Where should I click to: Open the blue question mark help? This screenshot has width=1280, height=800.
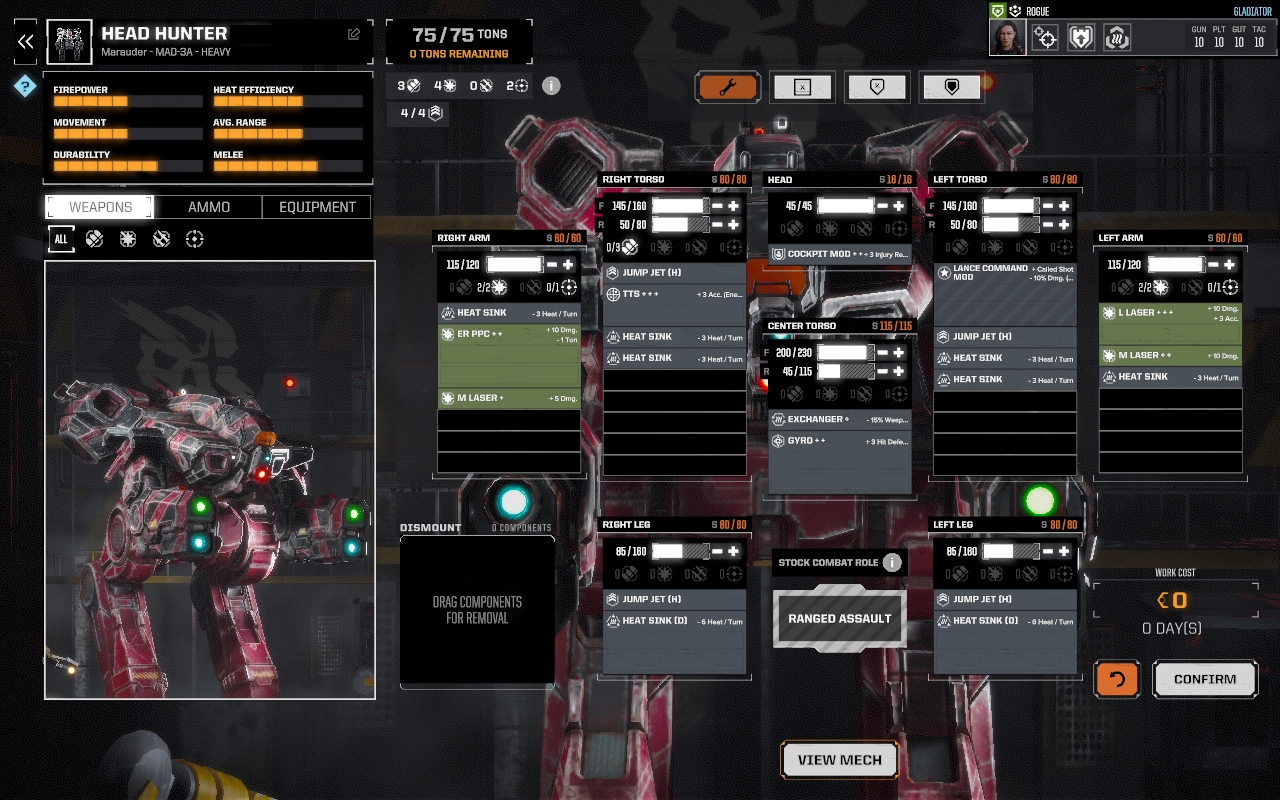[x=25, y=87]
